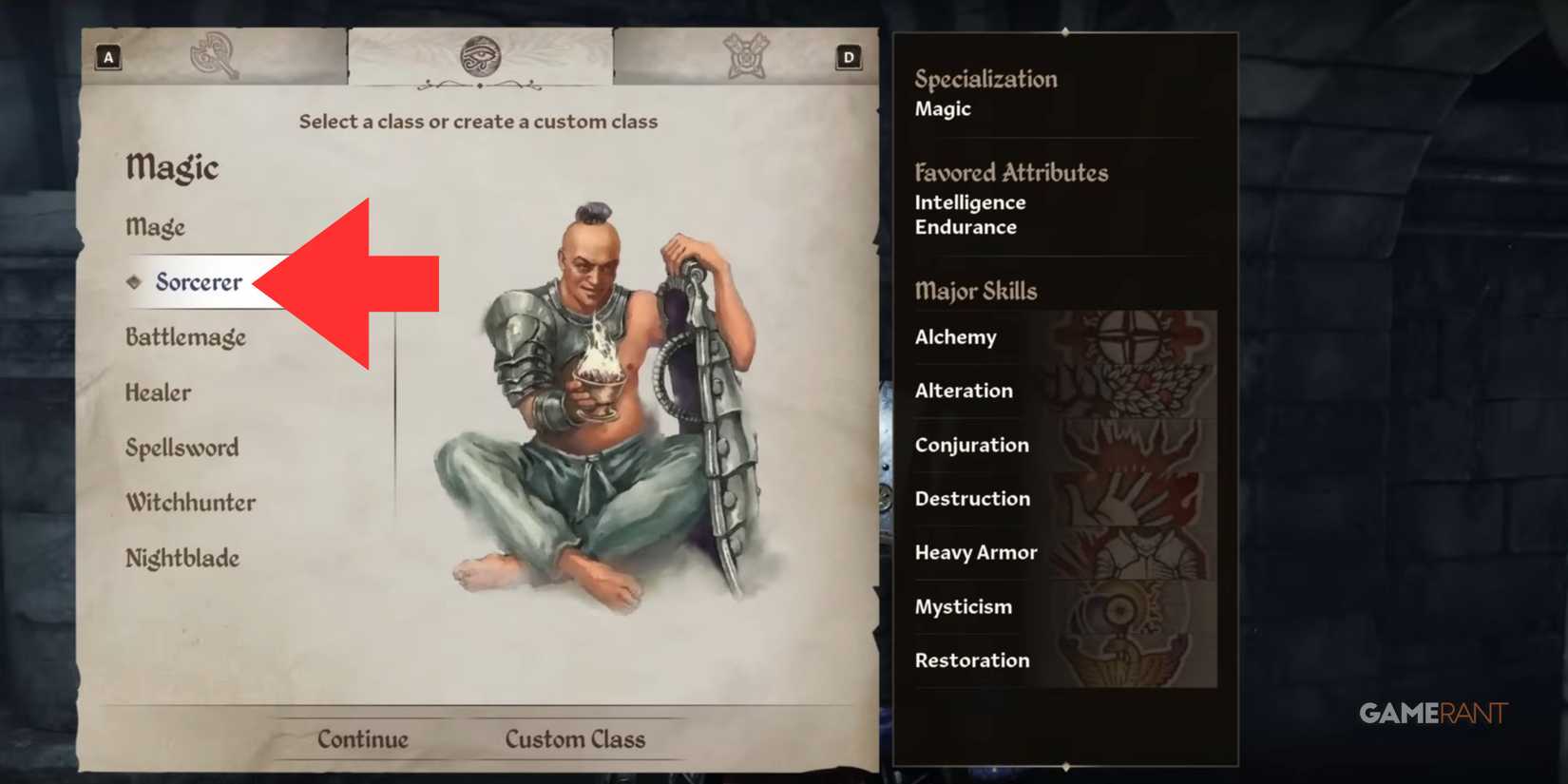Select the Battlemage class
This screenshot has height=784, width=1568.
click(186, 337)
